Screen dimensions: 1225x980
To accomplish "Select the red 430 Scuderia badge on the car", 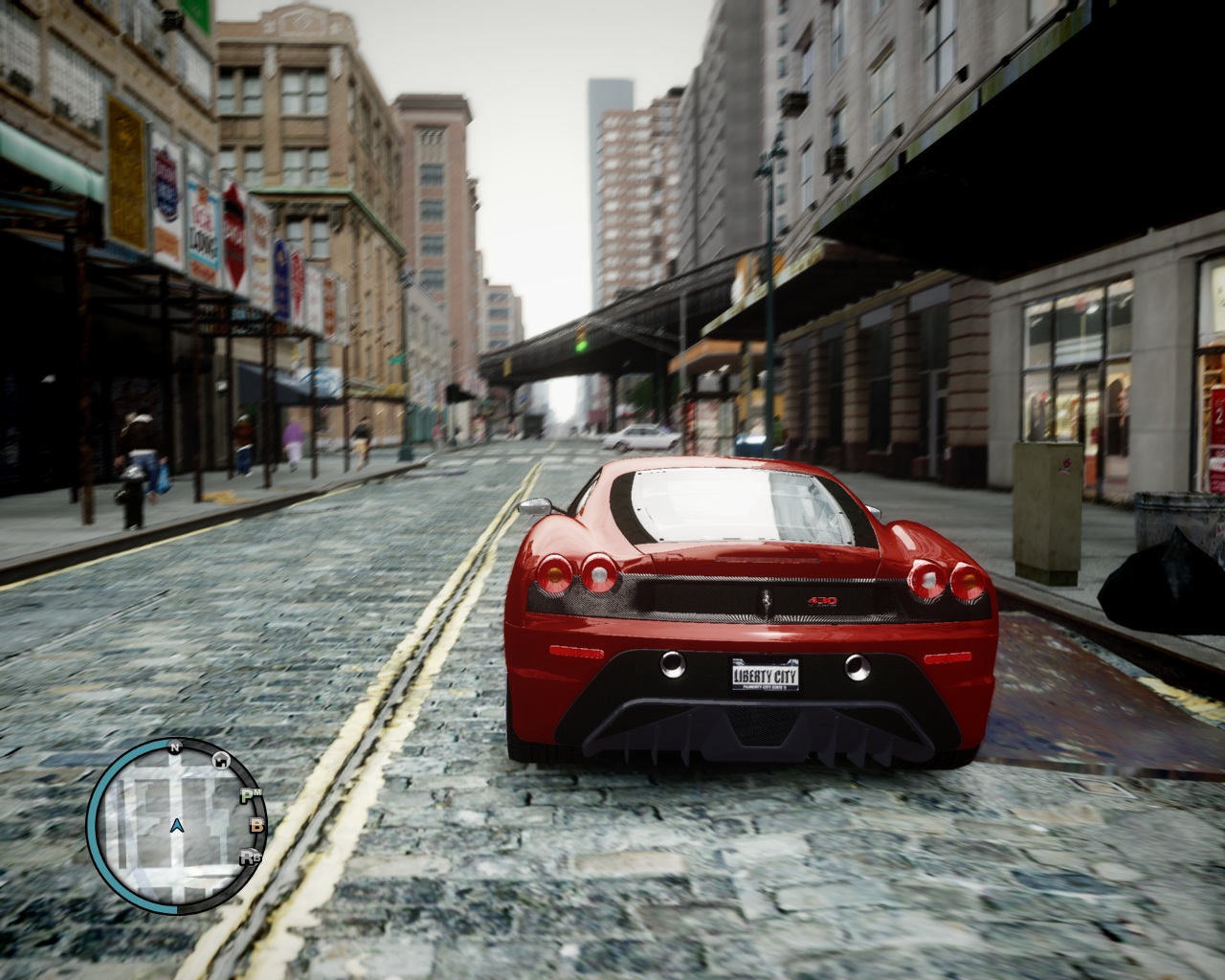I will pos(823,599).
